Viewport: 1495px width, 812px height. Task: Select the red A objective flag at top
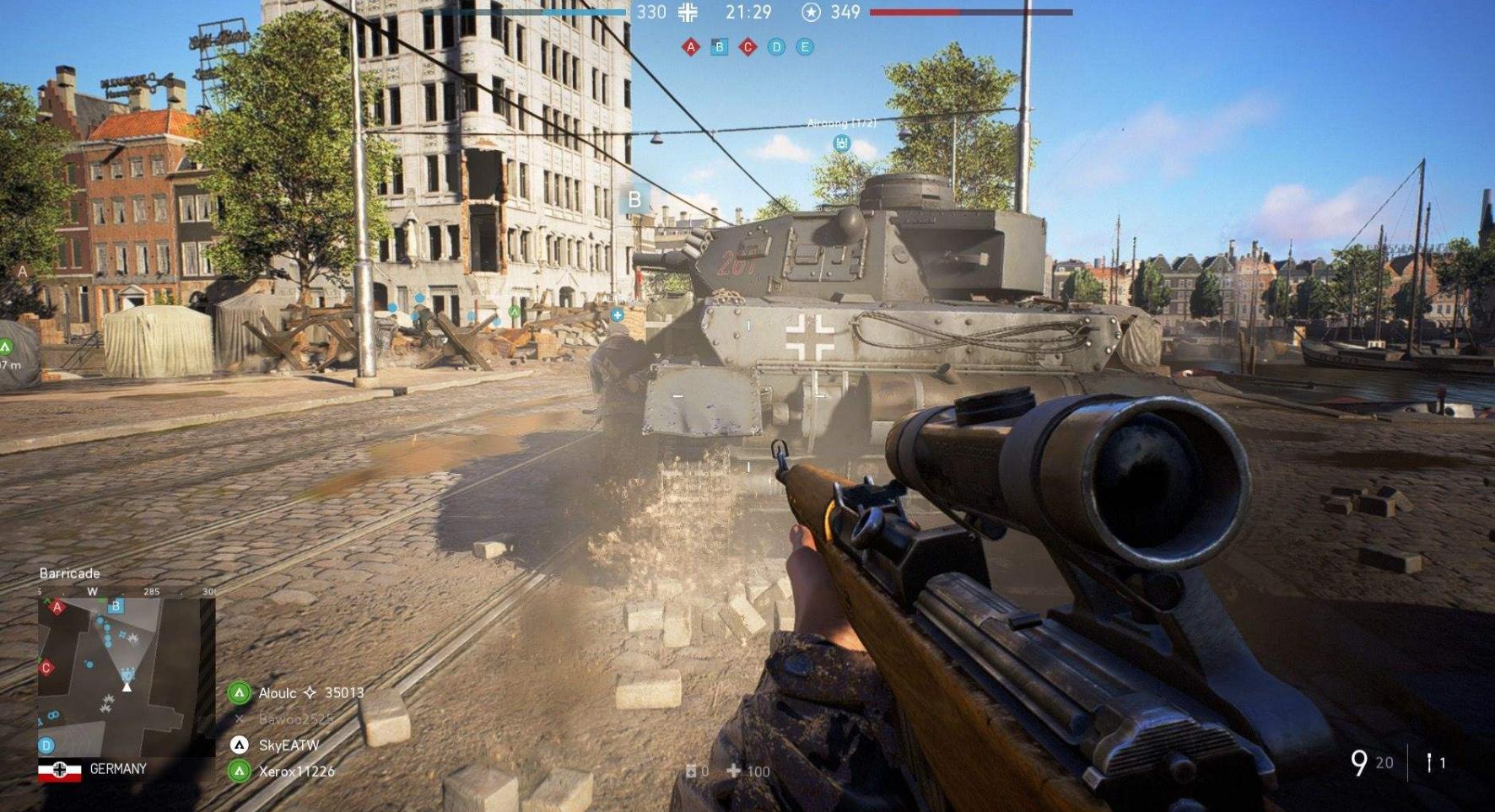691,47
